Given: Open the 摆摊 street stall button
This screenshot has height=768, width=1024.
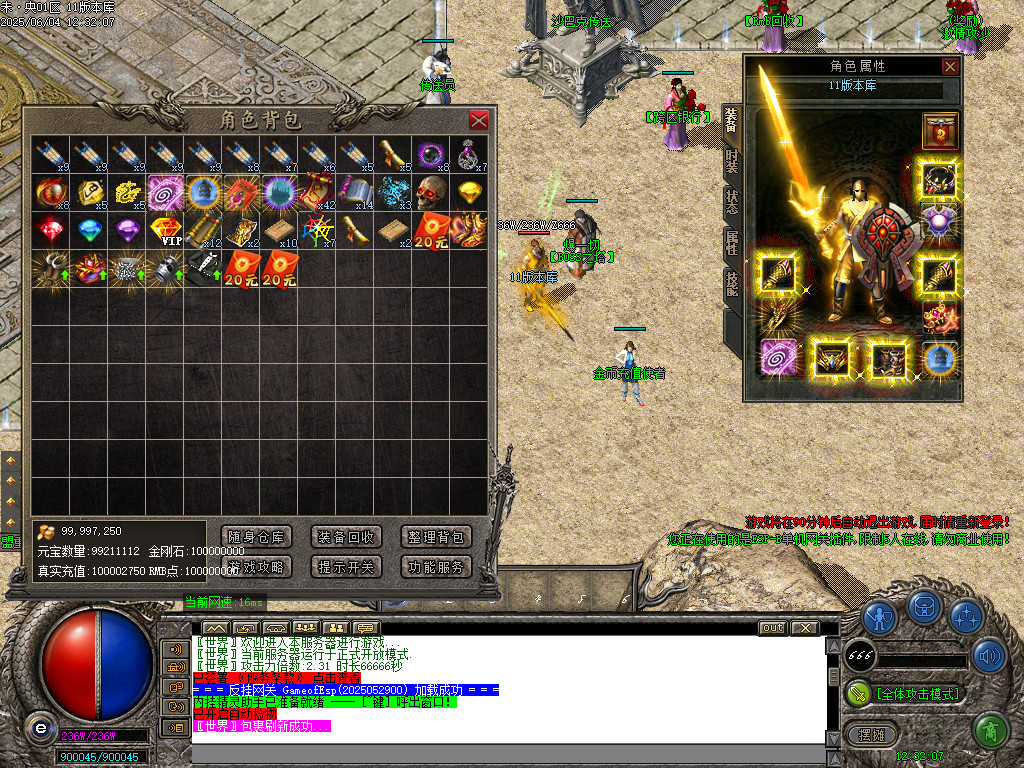Looking at the screenshot, I should (x=872, y=734).
